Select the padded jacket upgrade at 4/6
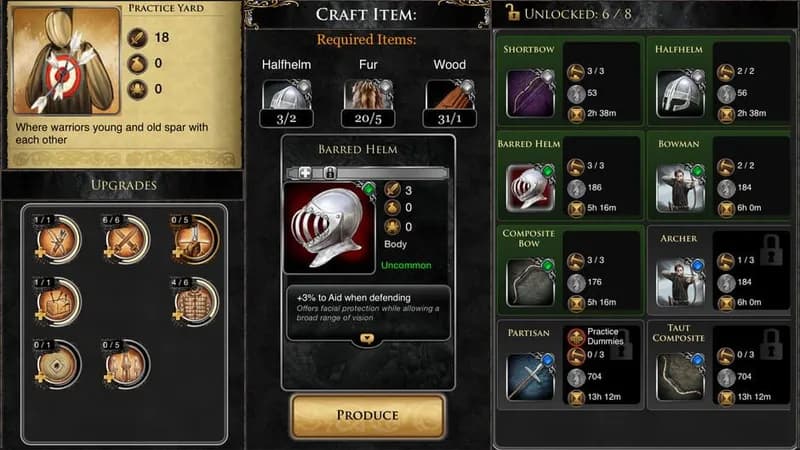 (x=195, y=300)
